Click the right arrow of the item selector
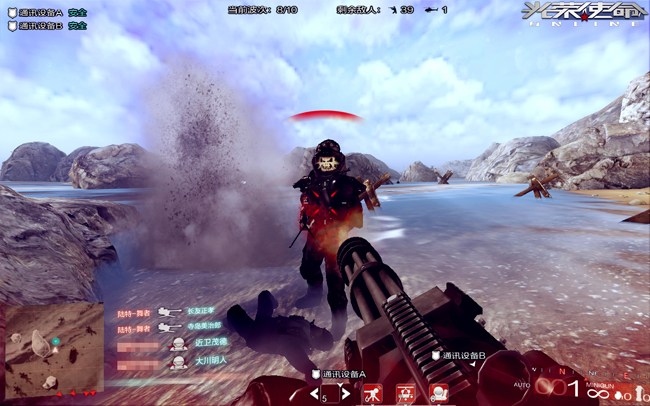 [x=347, y=393]
